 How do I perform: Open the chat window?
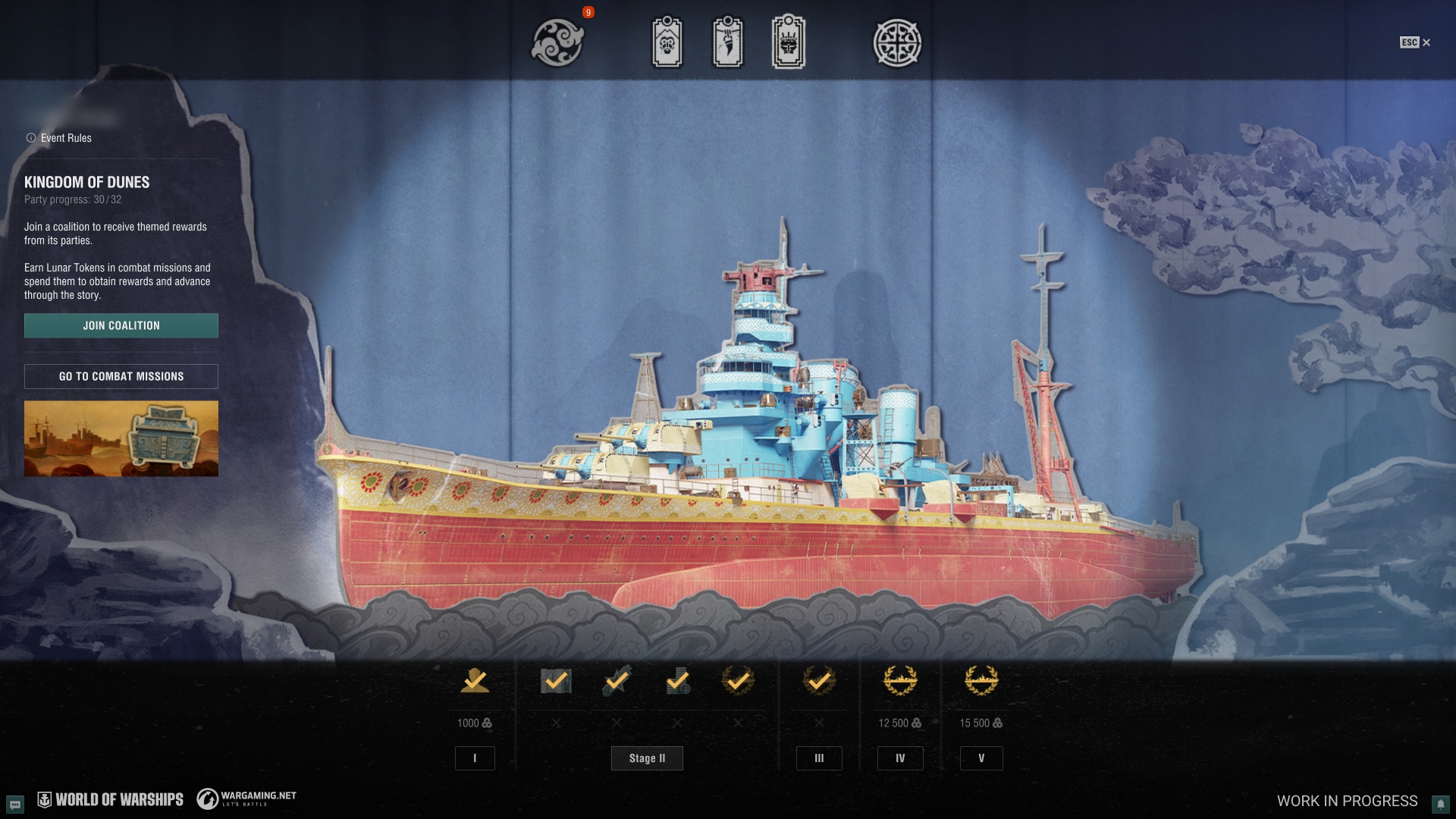tap(15, 804)
